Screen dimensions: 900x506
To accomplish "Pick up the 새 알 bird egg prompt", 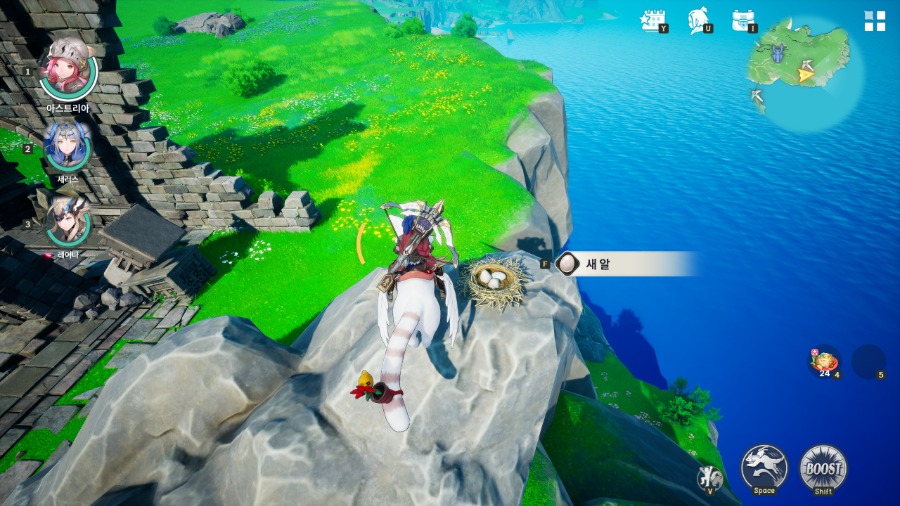I will pyautogui.click(x=620, y=264).
